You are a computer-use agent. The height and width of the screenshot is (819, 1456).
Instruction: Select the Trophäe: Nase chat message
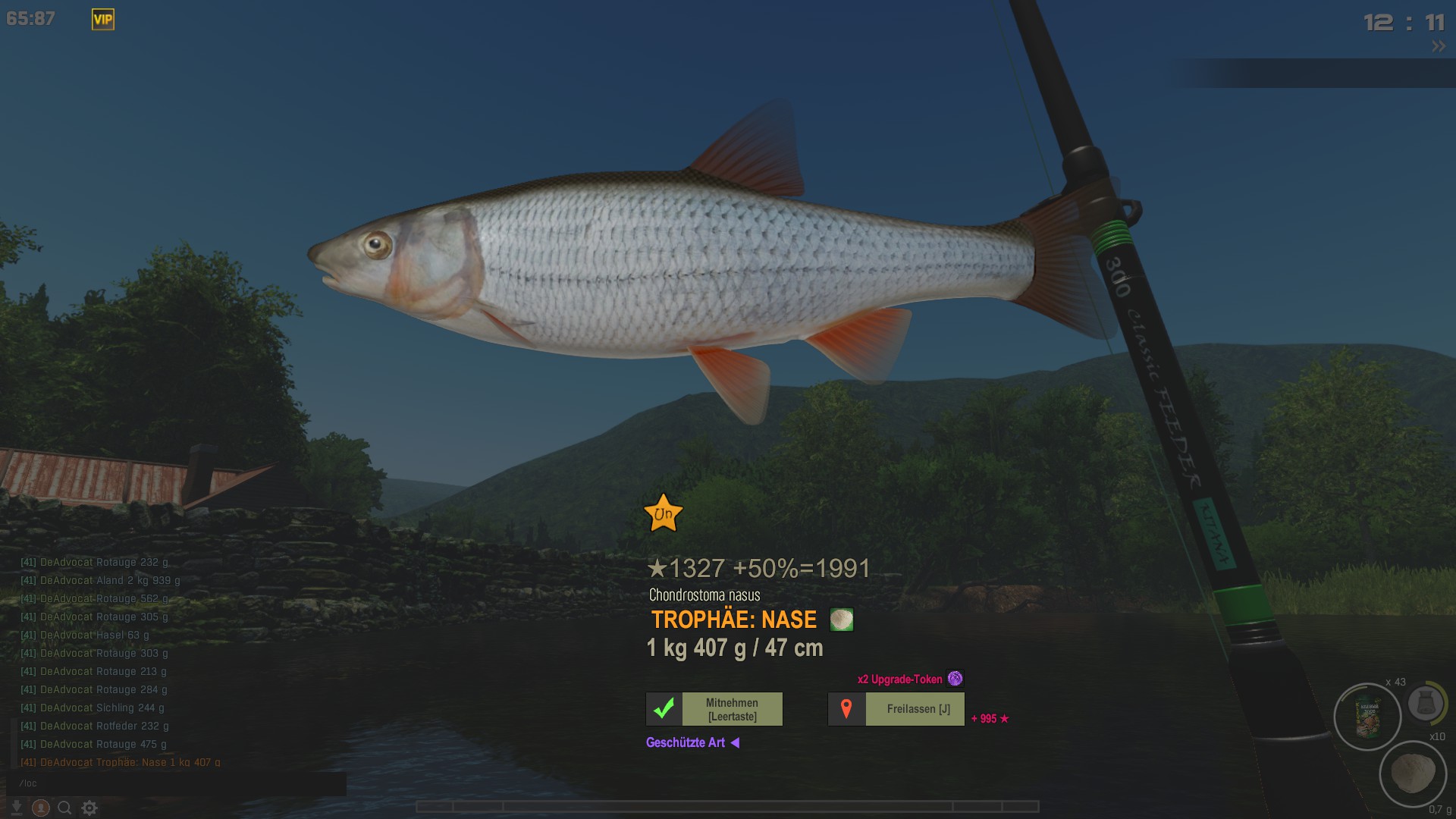(x=121, y=762)
